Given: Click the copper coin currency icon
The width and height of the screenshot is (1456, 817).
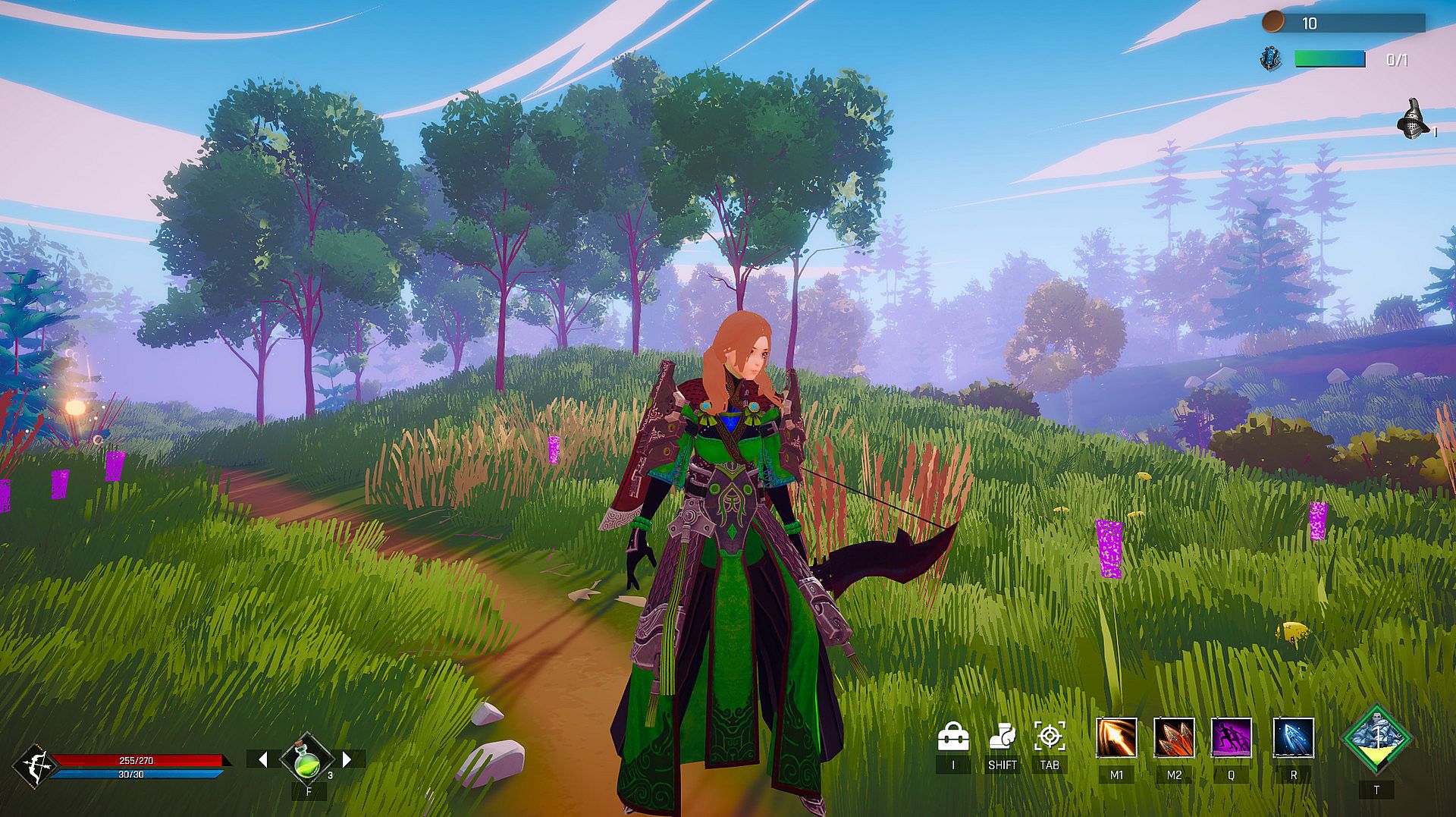Looking at the screenshot, I should 1272,23.
